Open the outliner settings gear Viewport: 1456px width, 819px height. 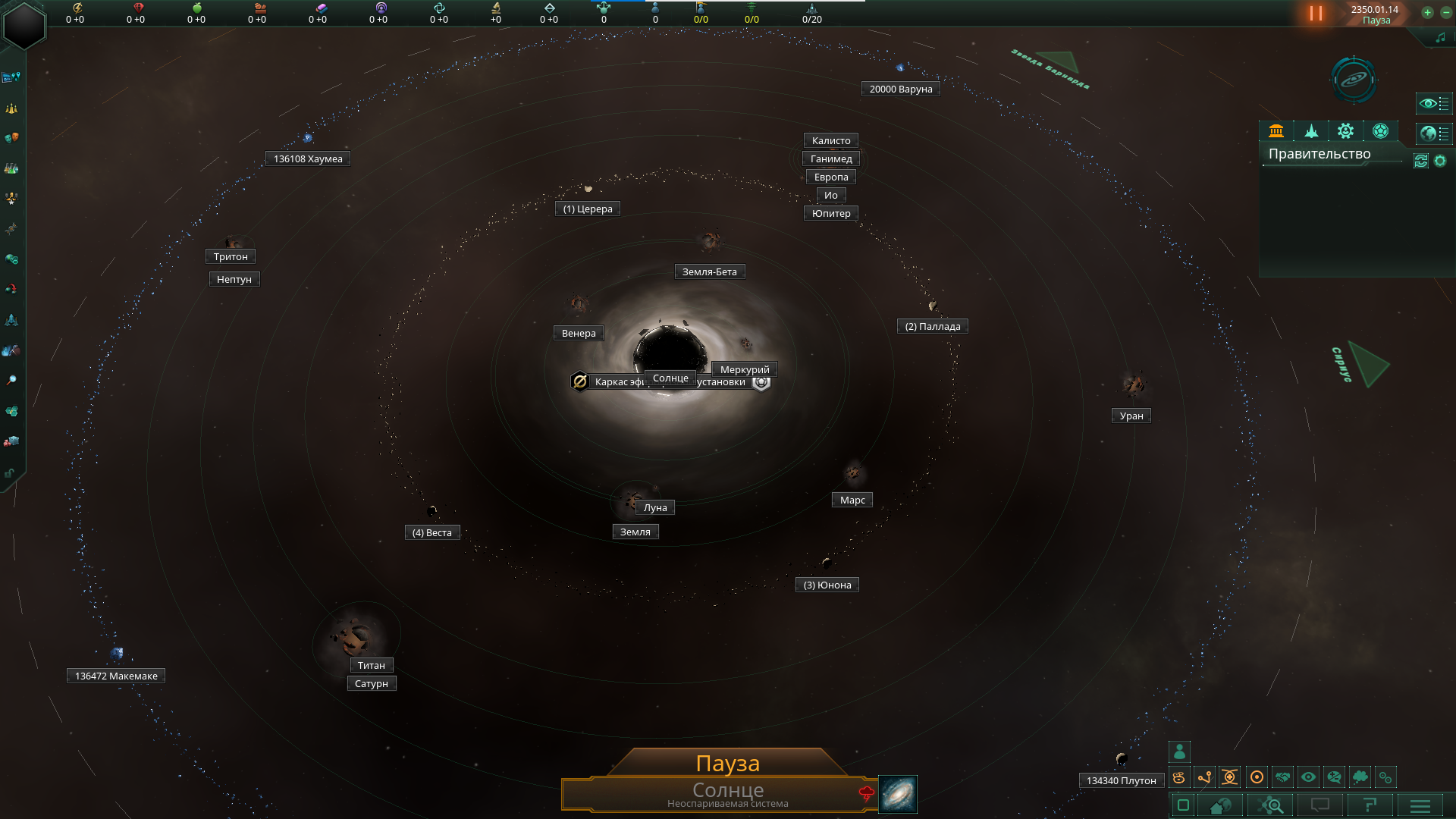1440,161
